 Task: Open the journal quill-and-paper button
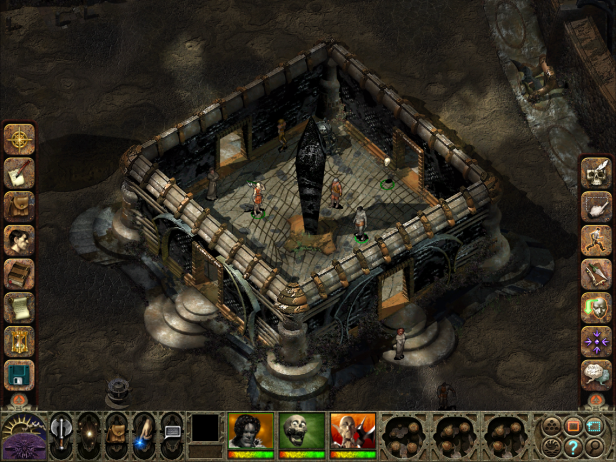point(19,172)
